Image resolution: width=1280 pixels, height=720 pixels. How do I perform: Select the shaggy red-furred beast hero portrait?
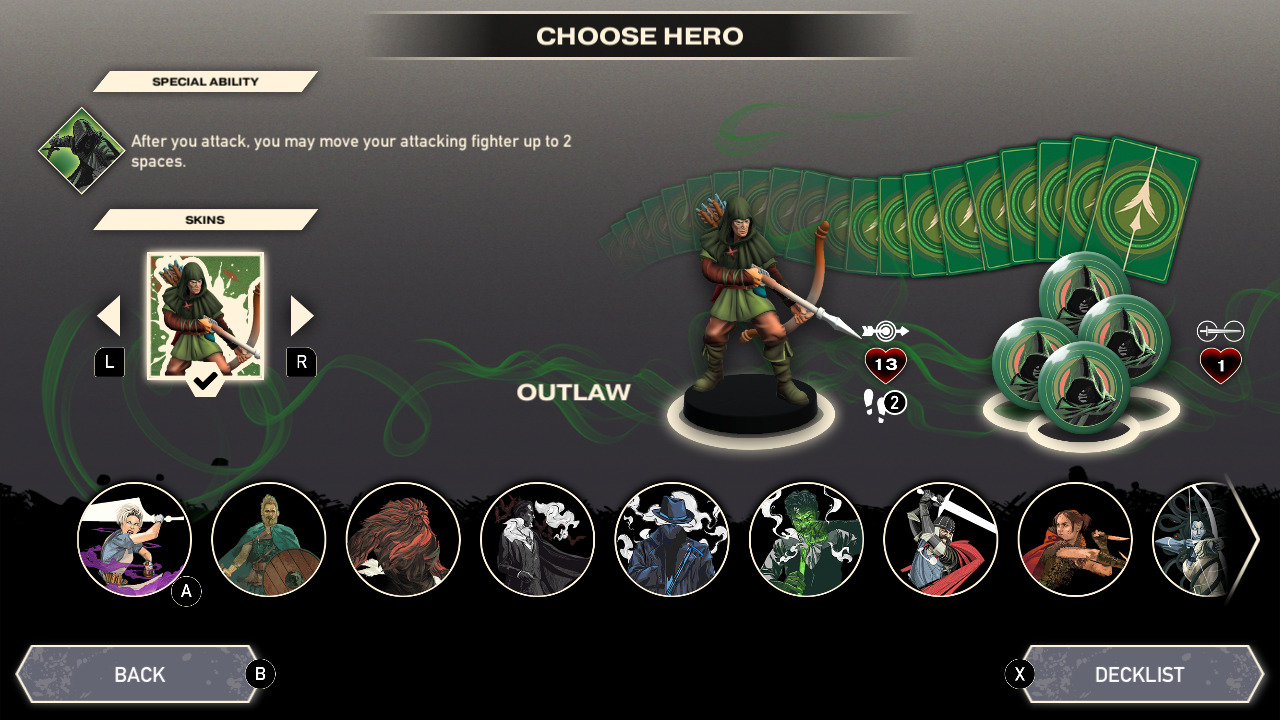(403, 540)
